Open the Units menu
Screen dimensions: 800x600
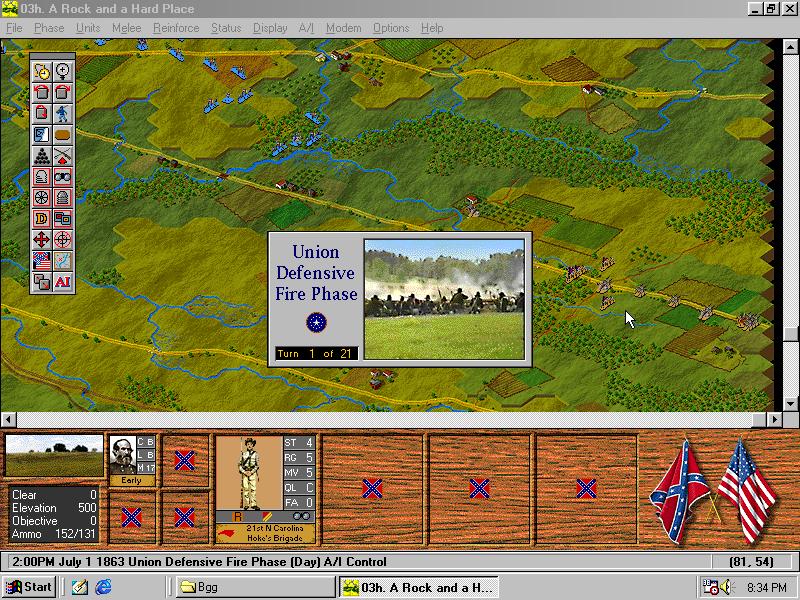[x=88, y=28]
